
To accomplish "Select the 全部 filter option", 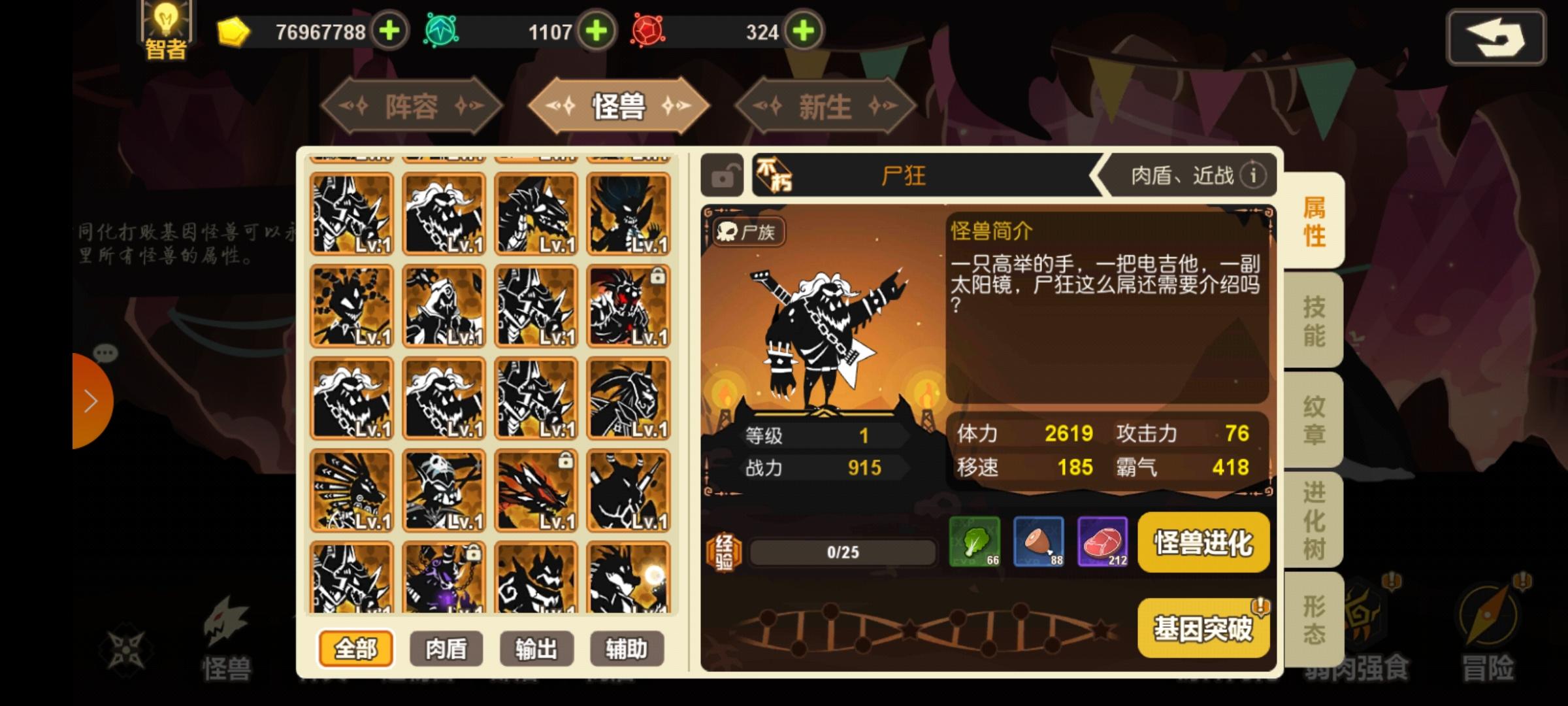I will point(356,648).
